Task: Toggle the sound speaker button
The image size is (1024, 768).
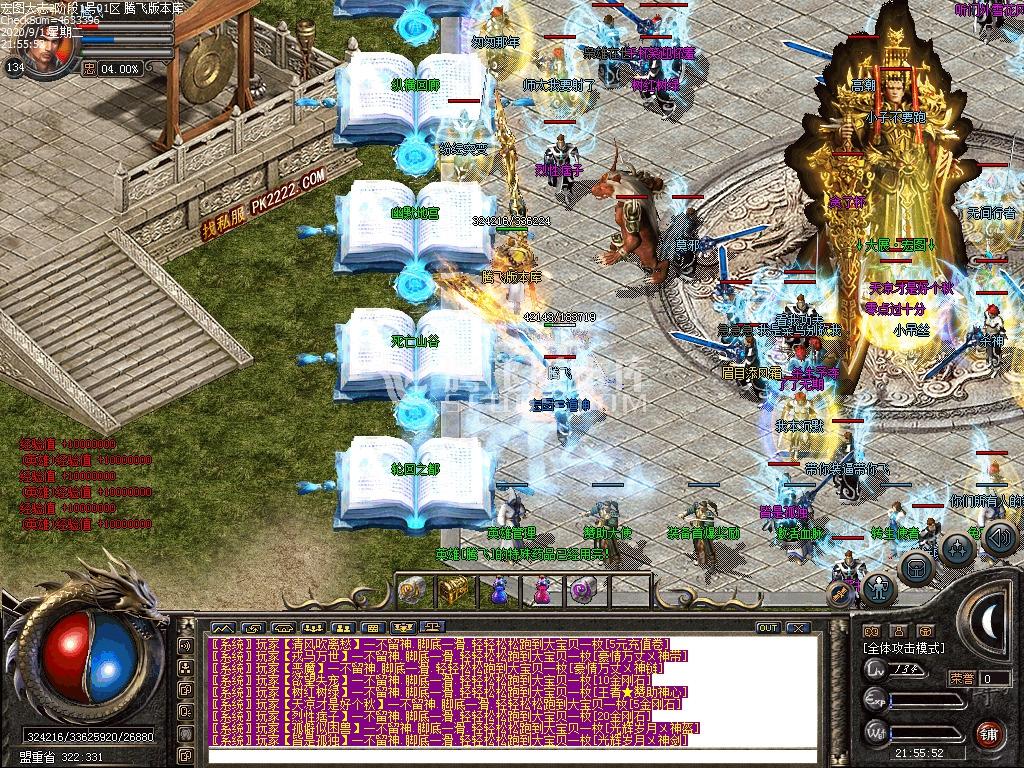Action: 1000,538
